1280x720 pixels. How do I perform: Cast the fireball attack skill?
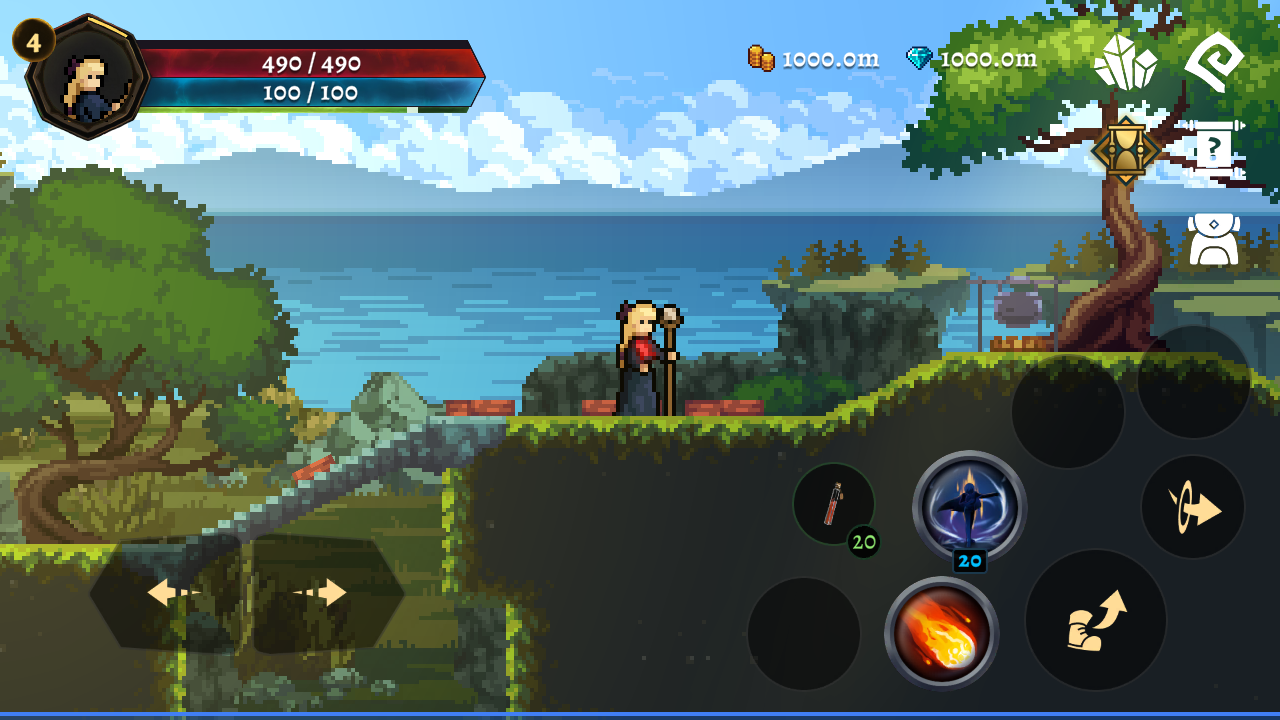tap(941, 633)
